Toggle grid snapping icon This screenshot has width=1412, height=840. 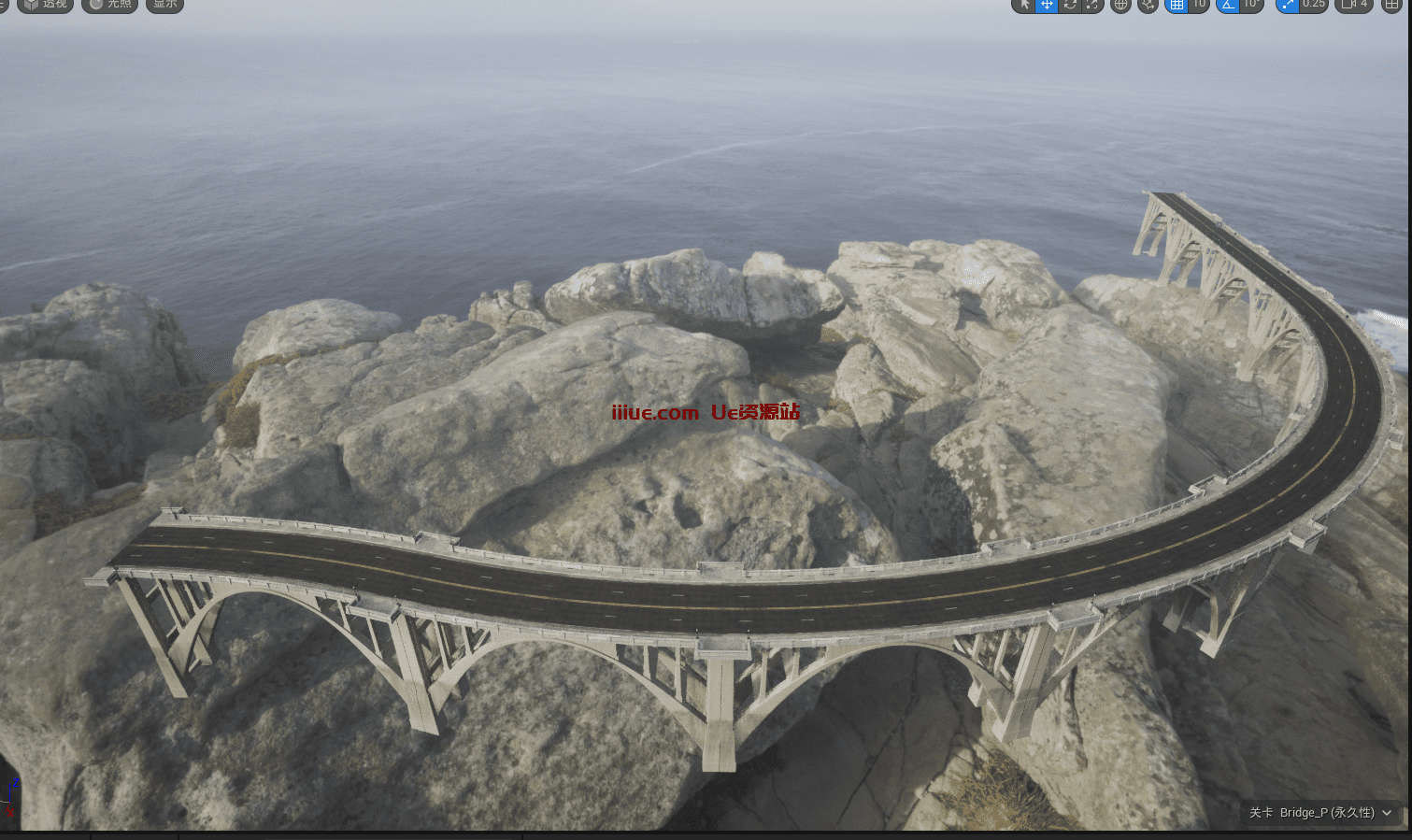1177,5
